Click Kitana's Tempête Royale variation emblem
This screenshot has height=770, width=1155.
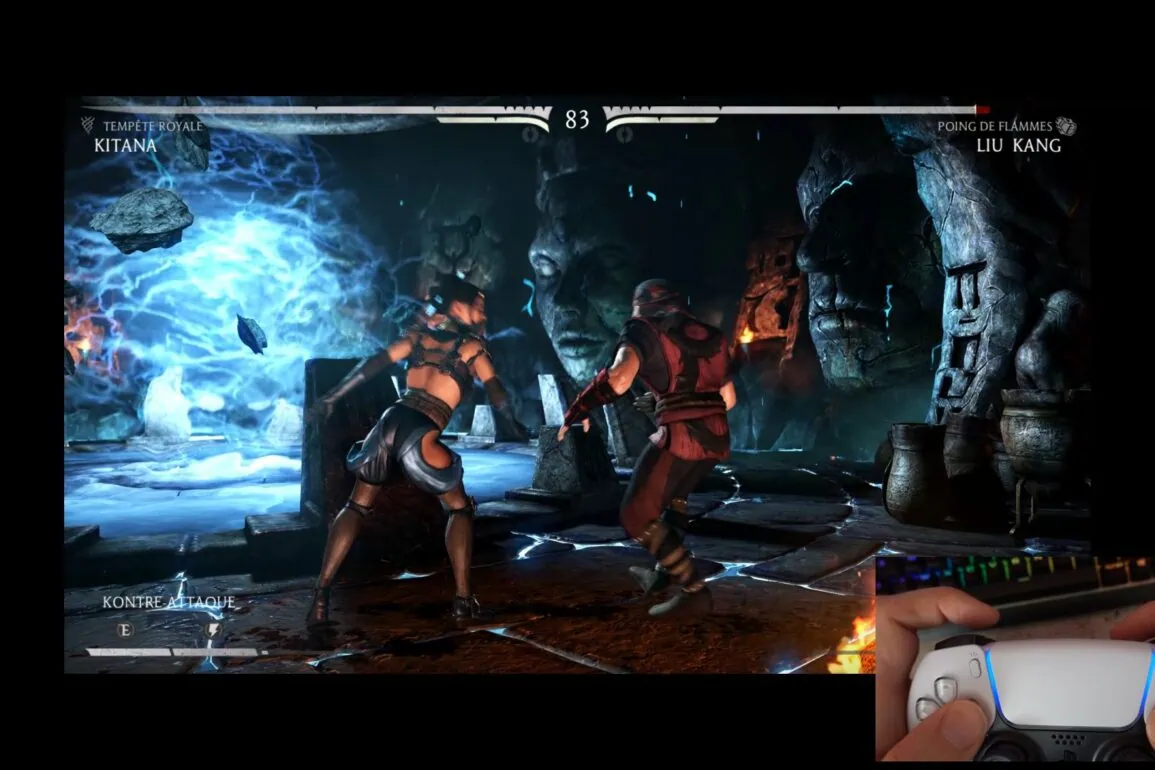click(x=88, y=125)
